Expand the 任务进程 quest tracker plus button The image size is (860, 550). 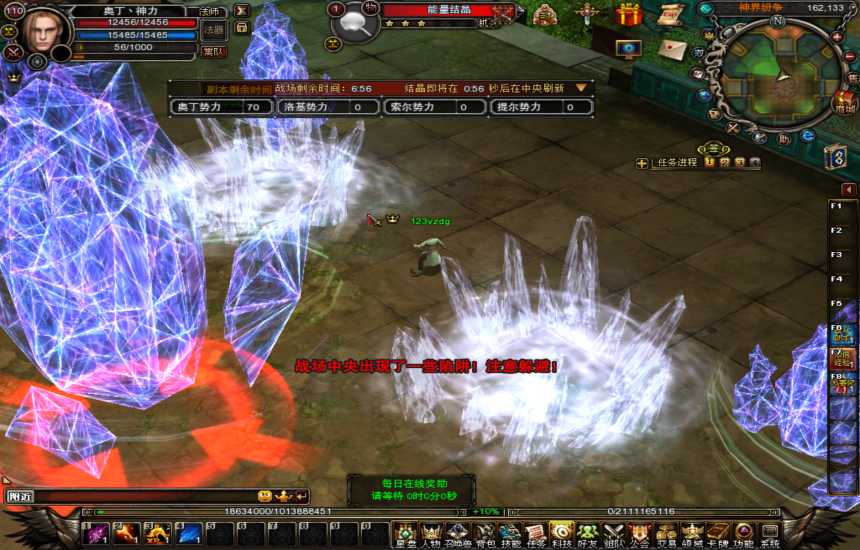click(x=642, y=163)
